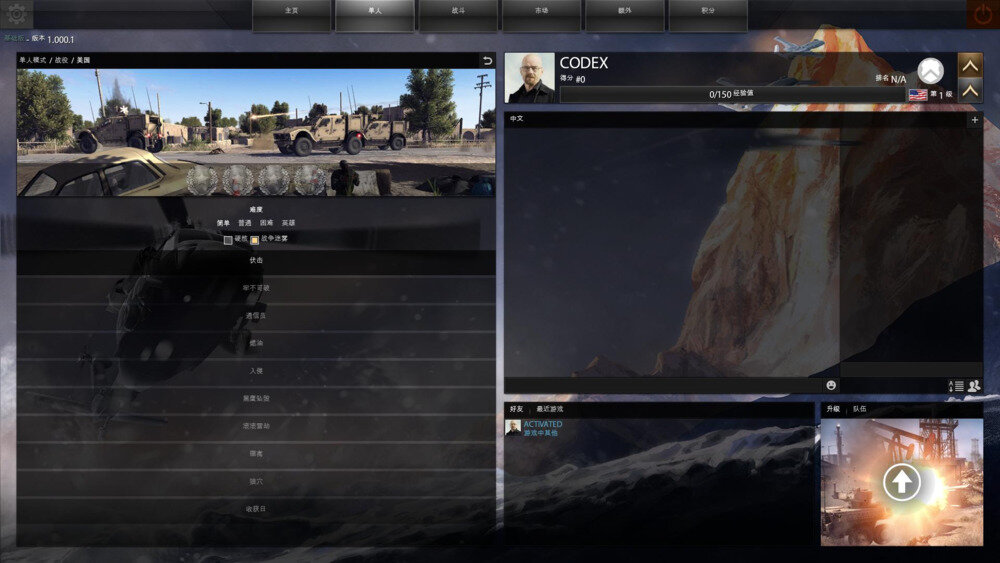Image resolution: width=1000 pixels, height=563 pixels.
Task: Select the 伏击 mission row
Action: [256, 260]
